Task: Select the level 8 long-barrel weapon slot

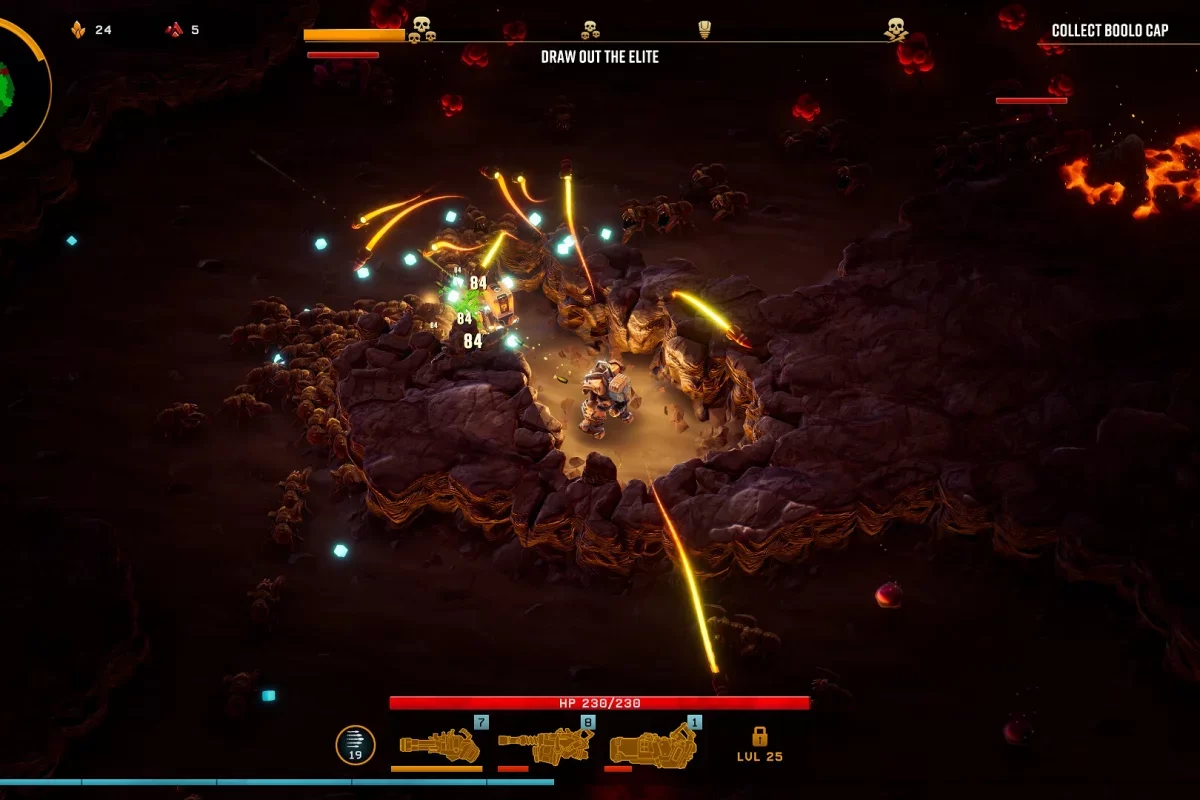Action: (x=545, y=743)
